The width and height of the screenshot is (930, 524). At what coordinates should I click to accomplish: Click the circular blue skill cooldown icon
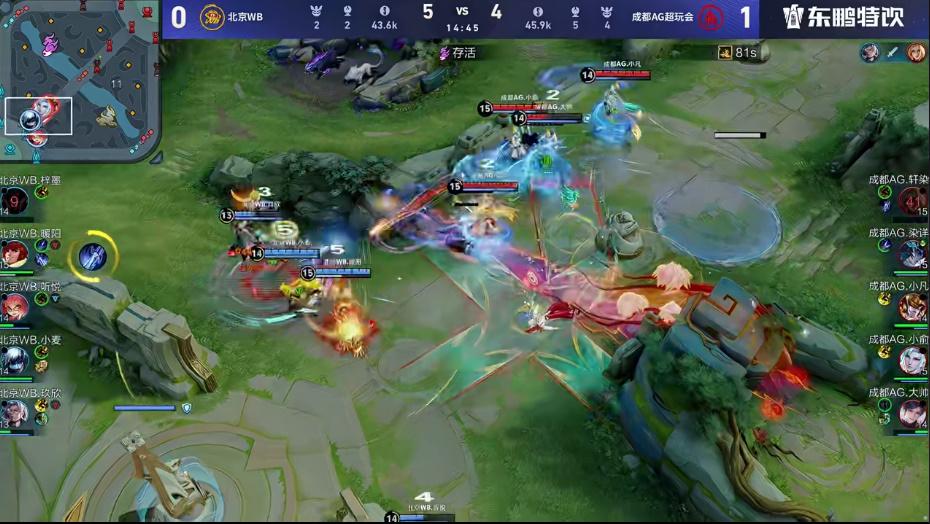(x=93, y=257)
